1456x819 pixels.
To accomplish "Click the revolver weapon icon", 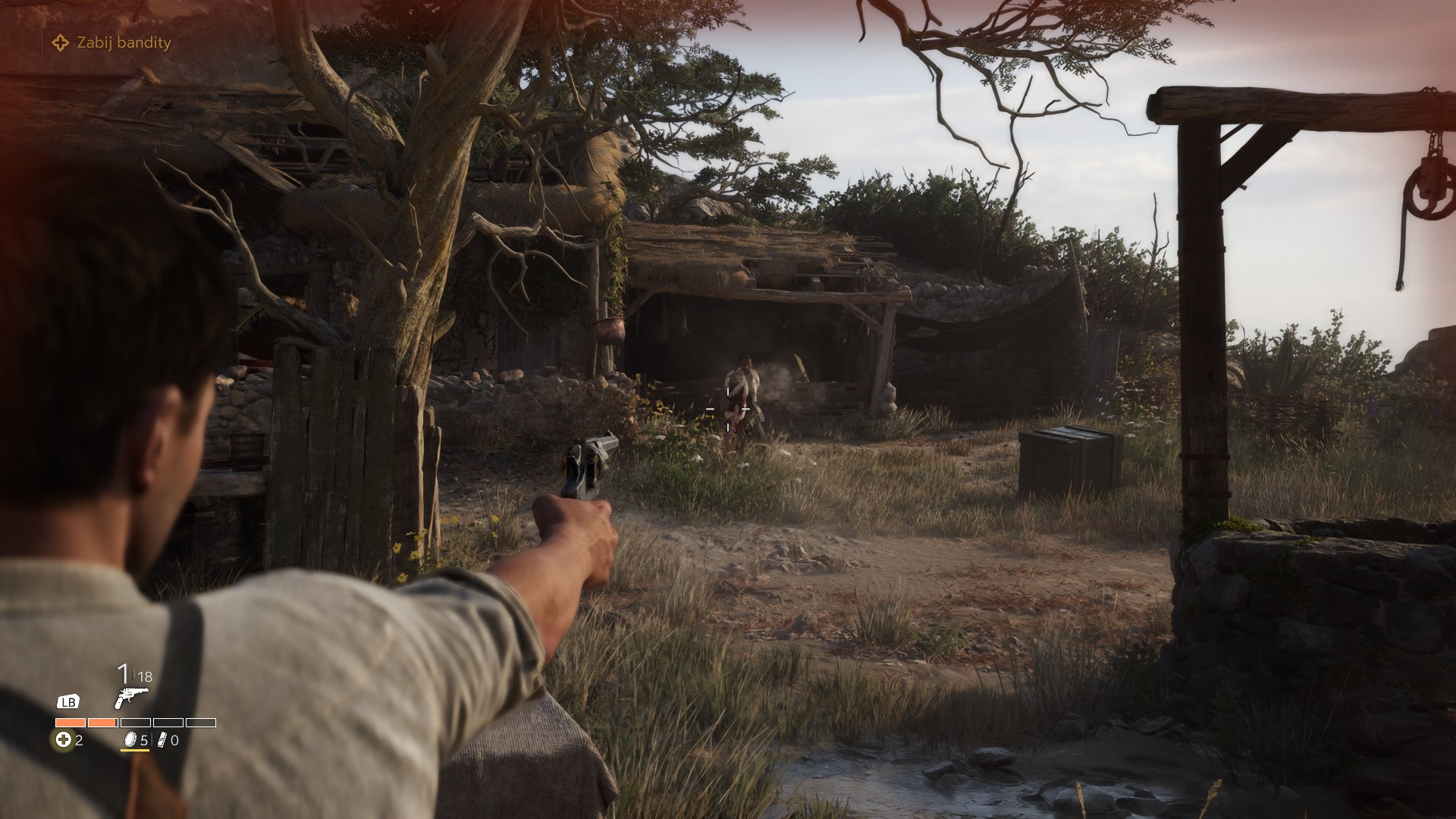I will [130, 698].
